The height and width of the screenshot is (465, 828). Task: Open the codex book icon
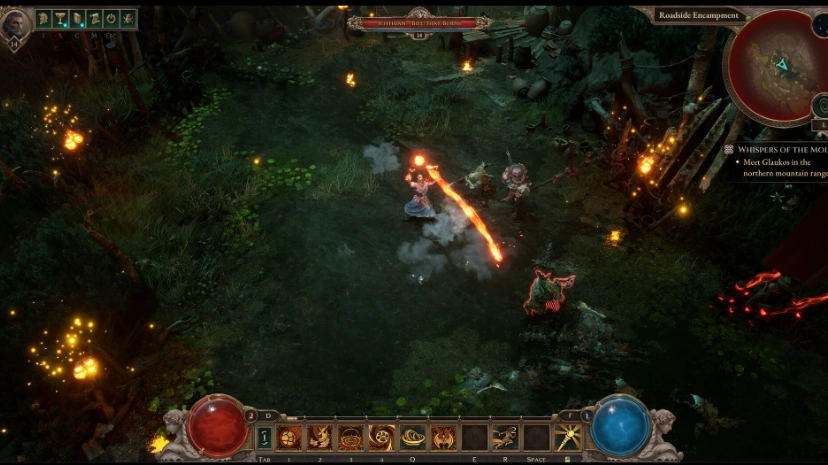point(77,18)
